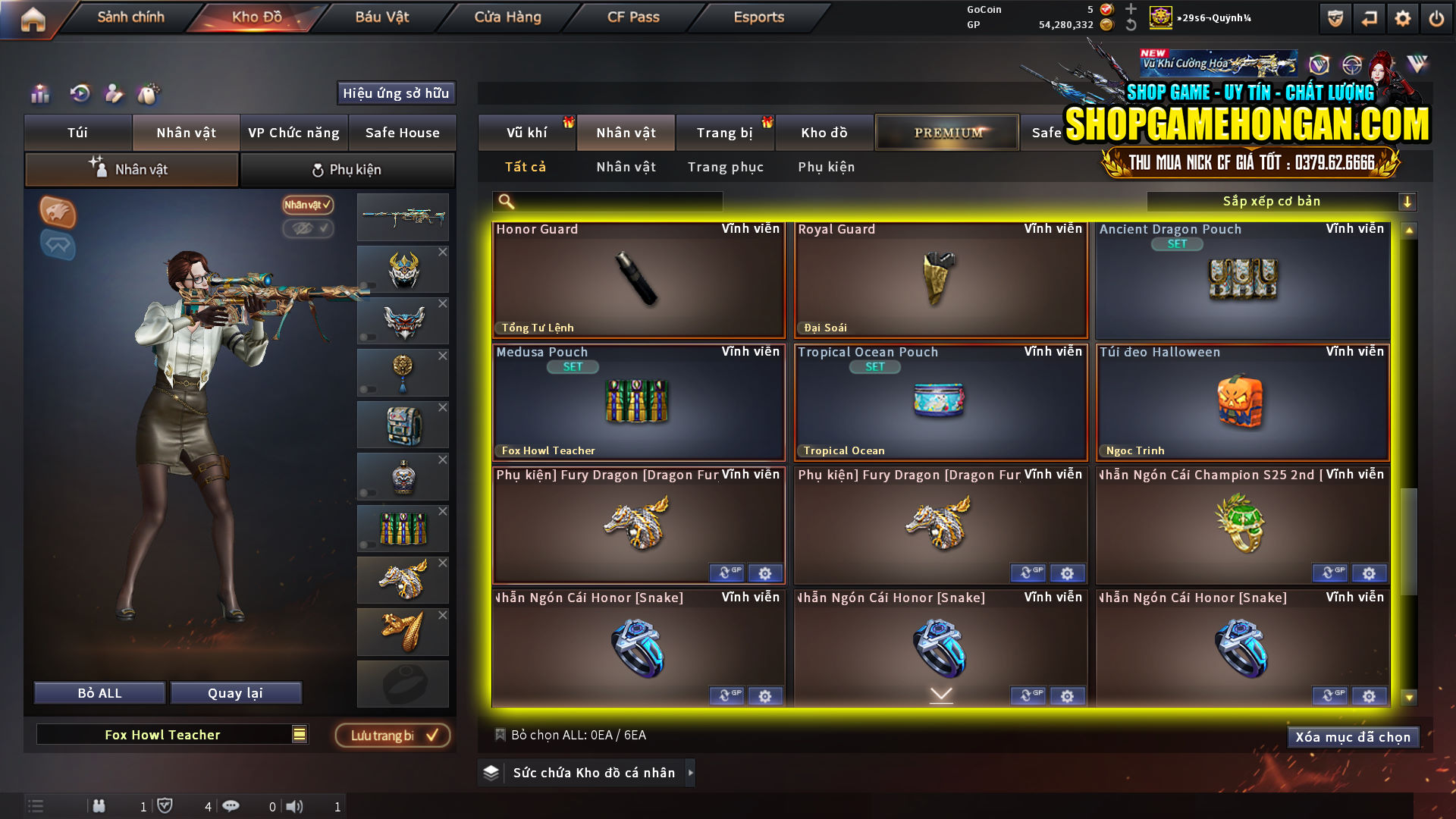Viewport: 1456px width, 819px height.
Task: Click the circular replay arrow icon
Action: click(79, 93)
